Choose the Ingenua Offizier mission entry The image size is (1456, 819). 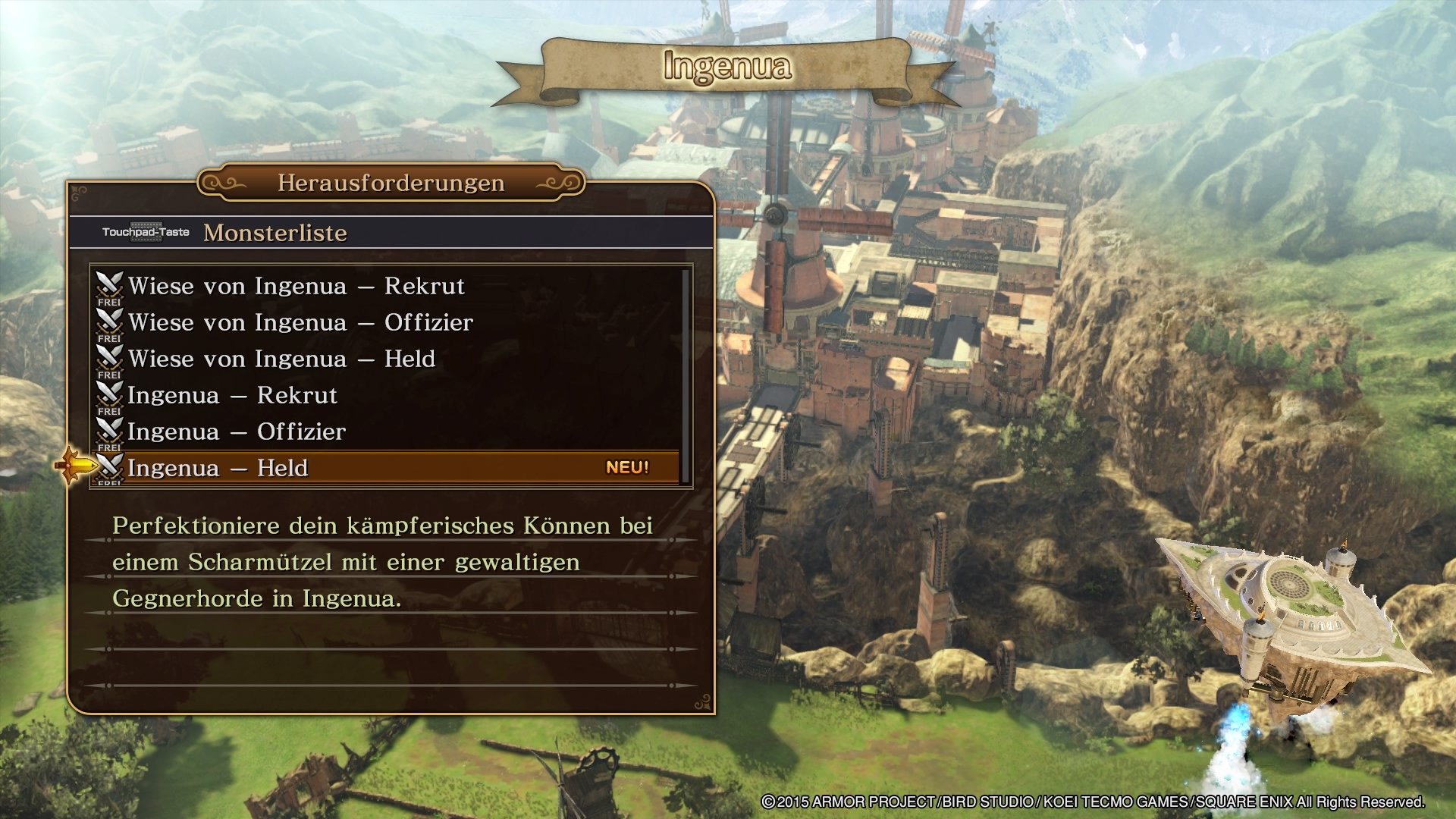click(x=237, y=431)
